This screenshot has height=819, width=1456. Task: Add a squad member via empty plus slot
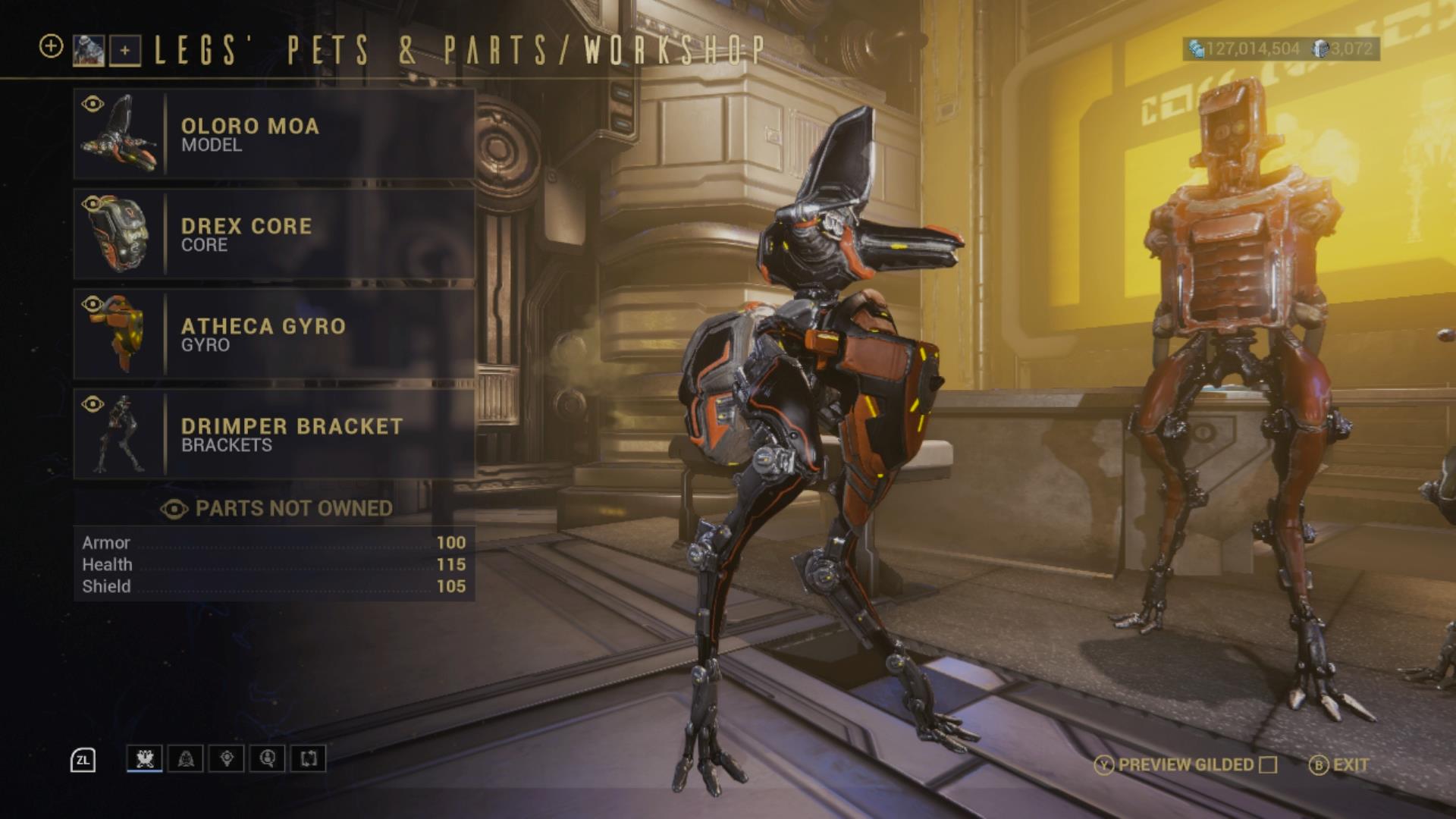point(125,51)
